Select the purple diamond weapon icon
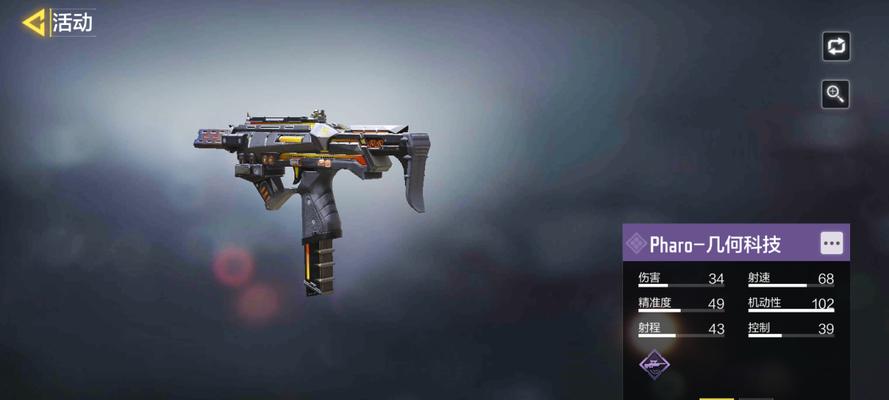The height and width of the screenshot is (400, 889). click(x=655, y=366)
